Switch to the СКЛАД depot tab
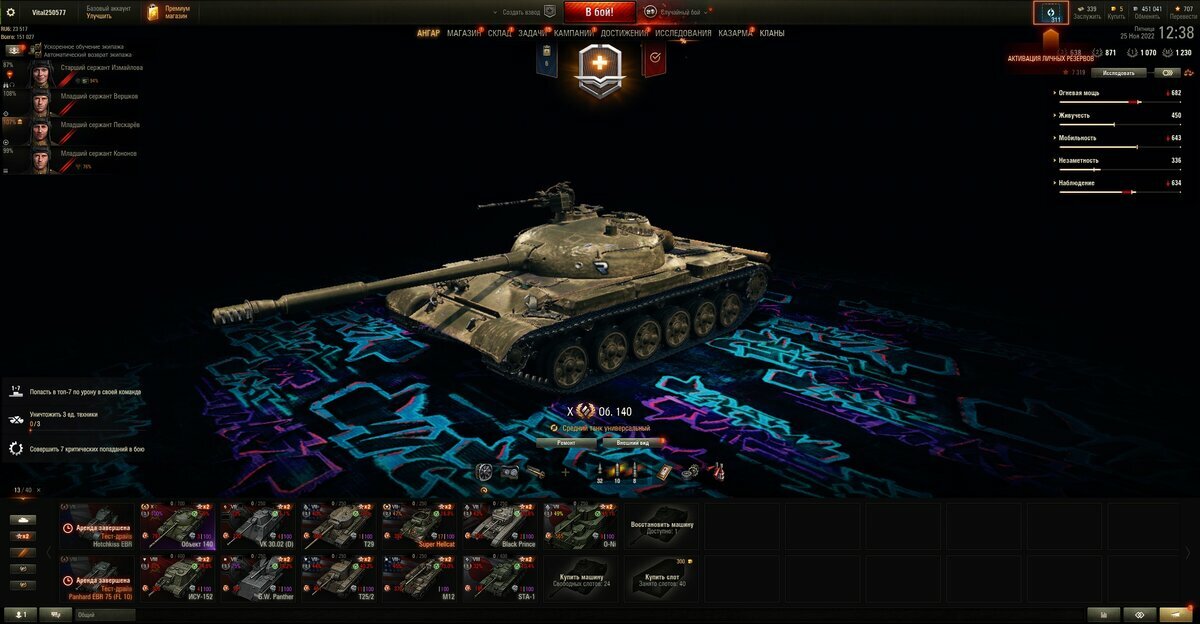 [x=500, y=33]
